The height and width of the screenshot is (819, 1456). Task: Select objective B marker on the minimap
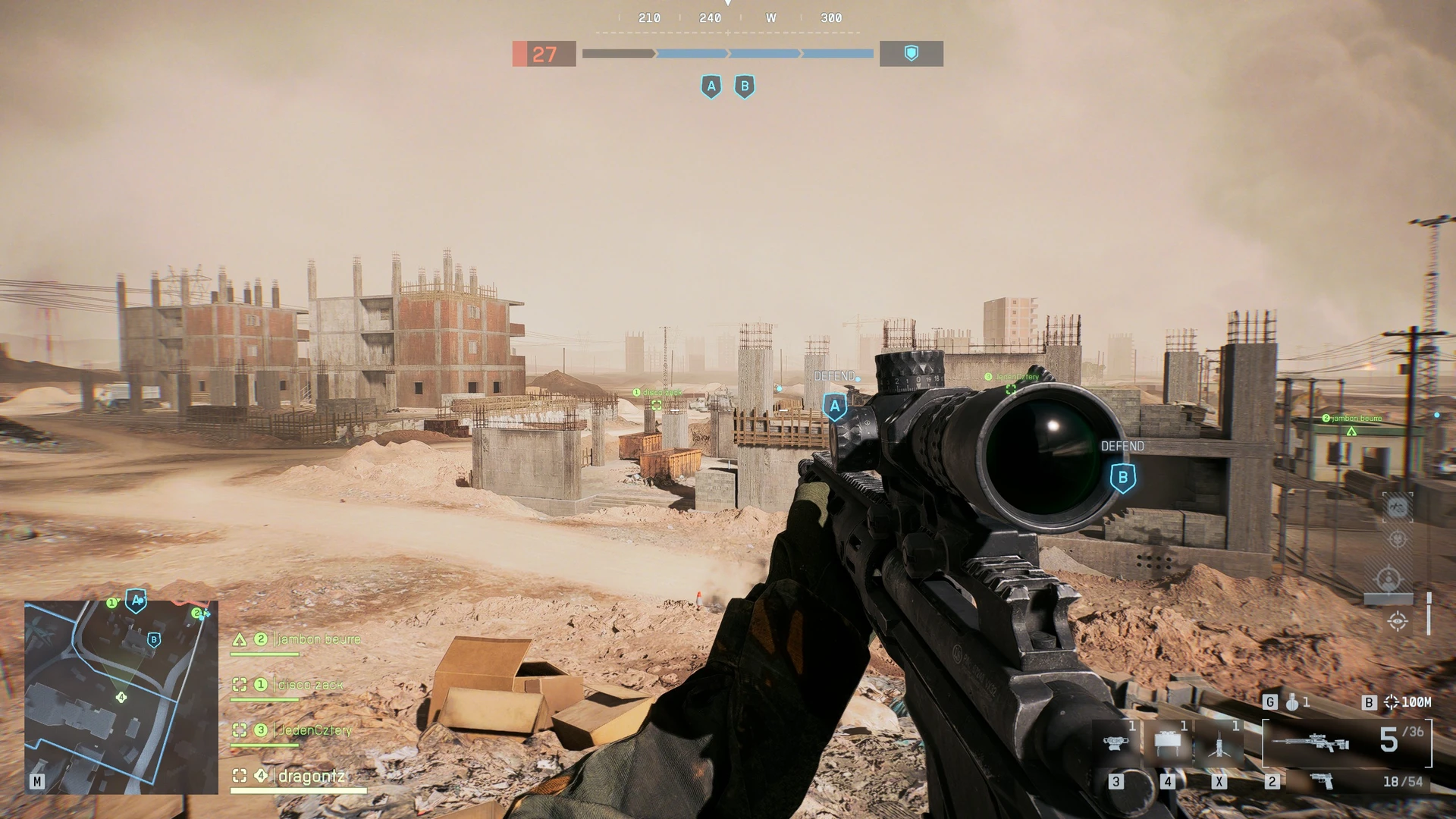[154, 640]
